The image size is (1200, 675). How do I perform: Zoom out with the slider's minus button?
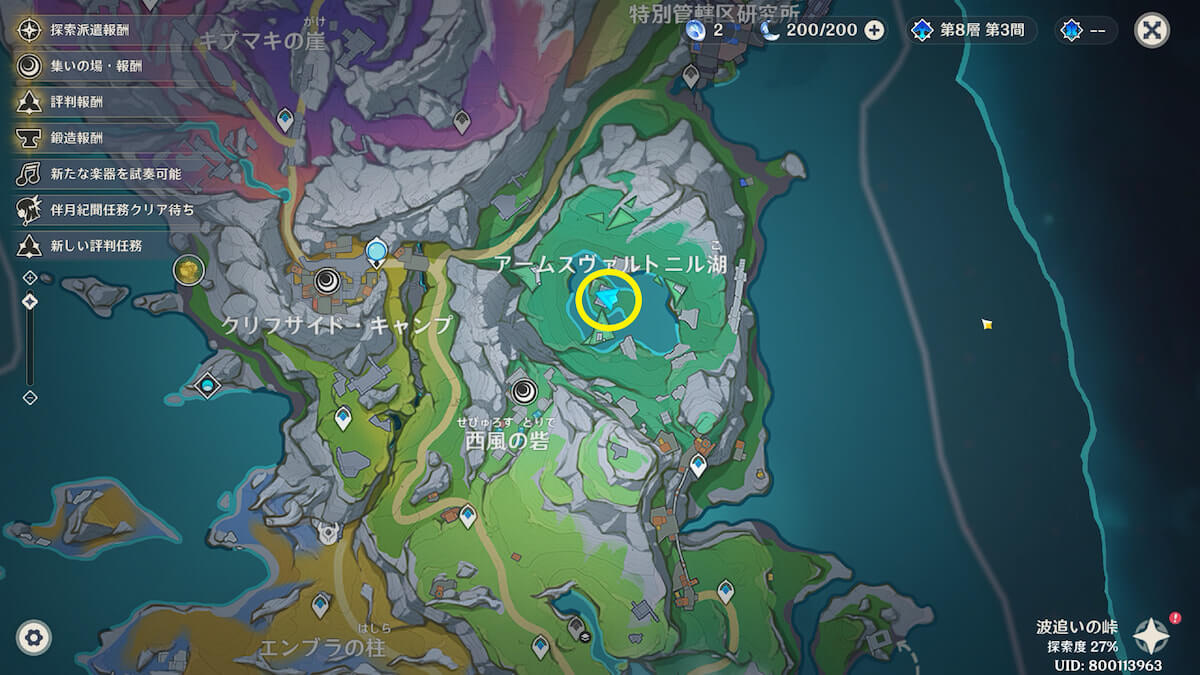click(30, 397)
